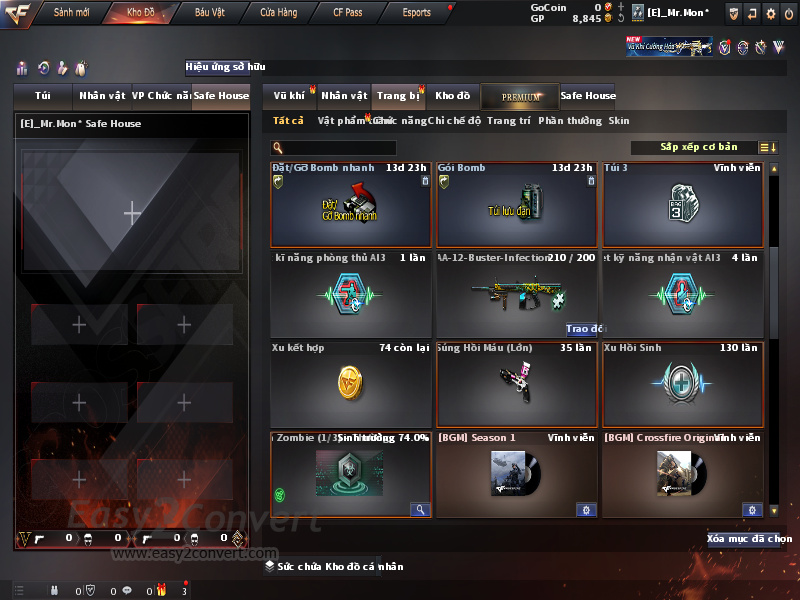Switch to the Trang bị category tab

398,96
